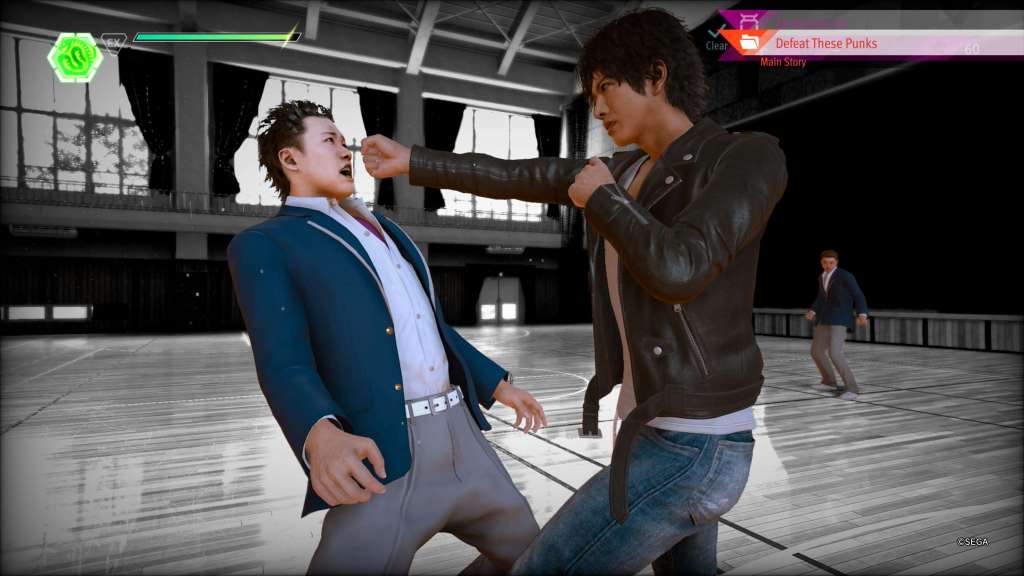The width and height of the screenshot is (1024, 576).
Task: Select the Defeat These Punks objective
Action: (826, 44)
